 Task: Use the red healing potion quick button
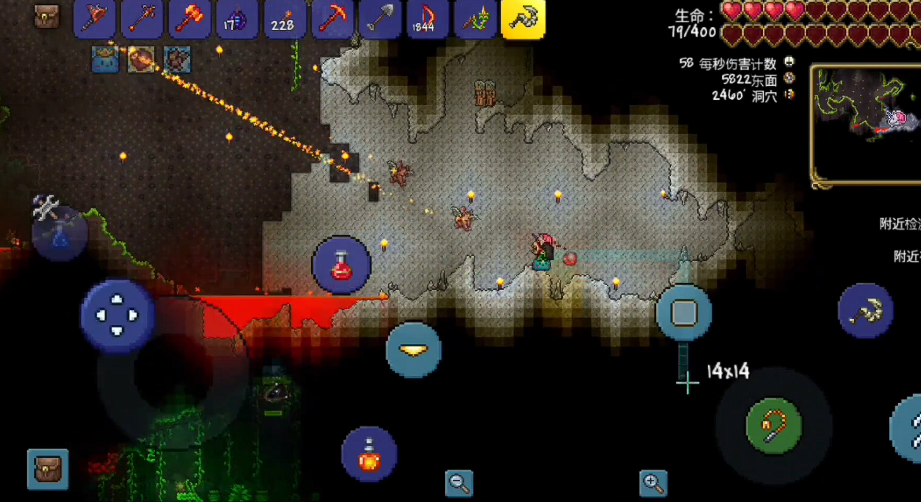(341, 265)
